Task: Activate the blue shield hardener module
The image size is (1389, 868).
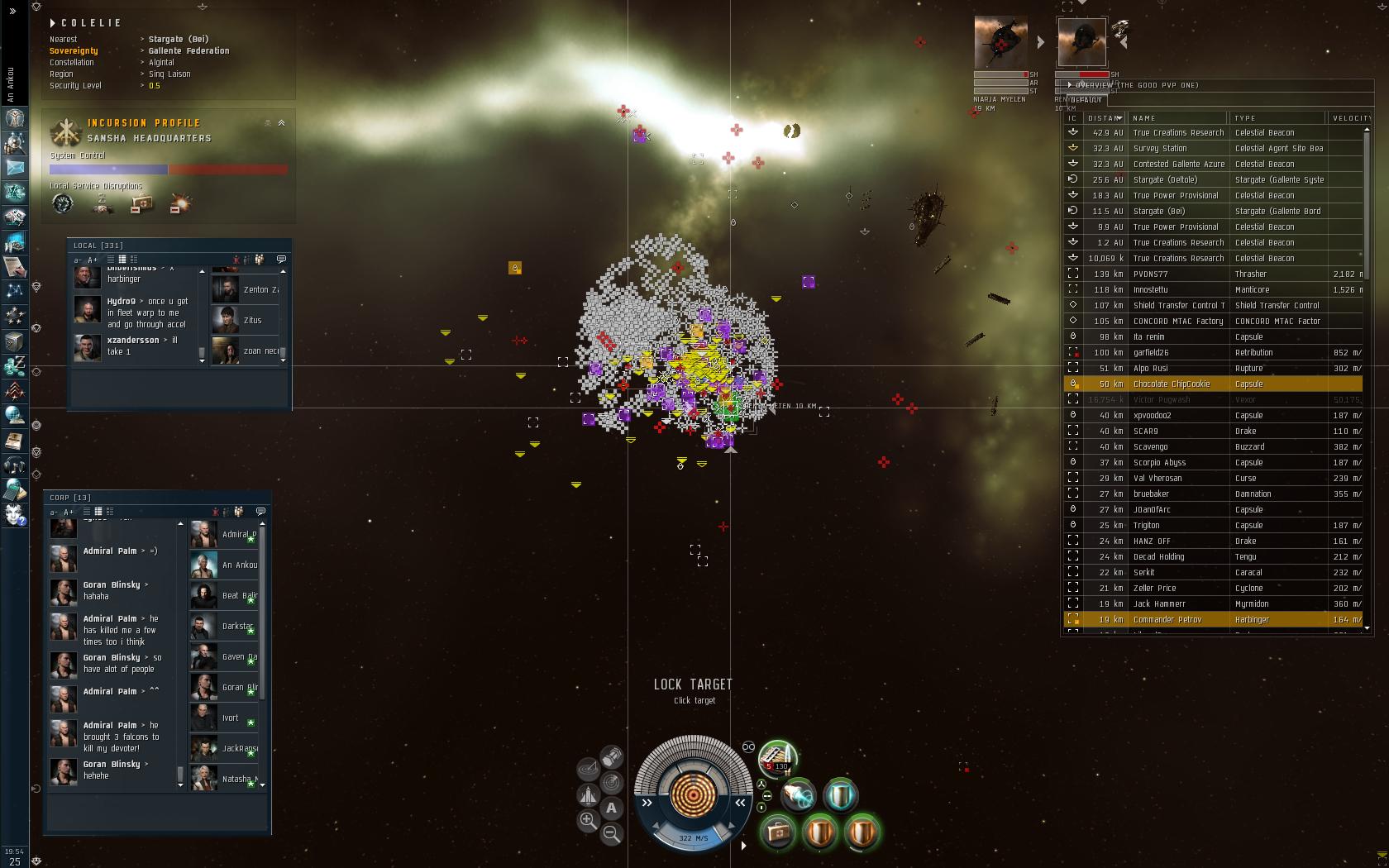Action: point(840,795)
